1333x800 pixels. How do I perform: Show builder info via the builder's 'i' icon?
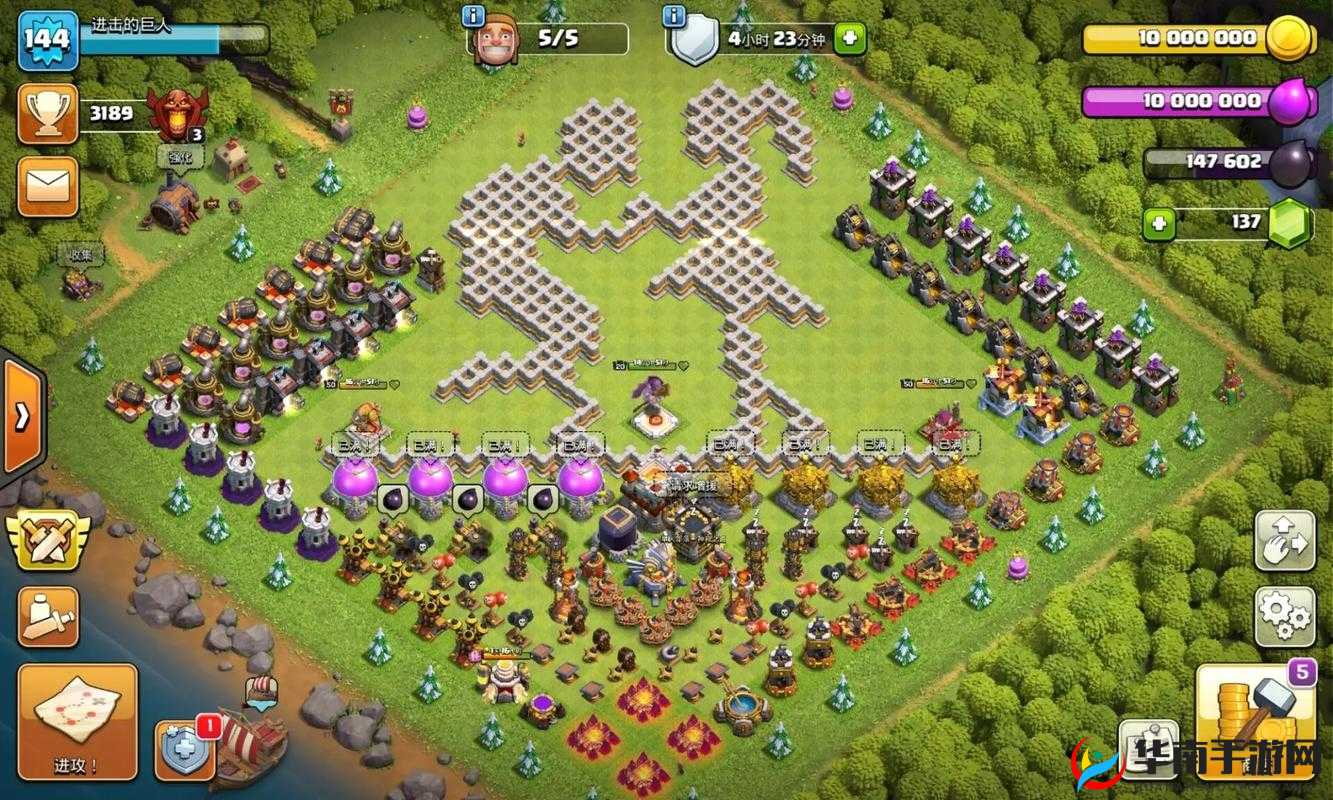pos(474,16)
